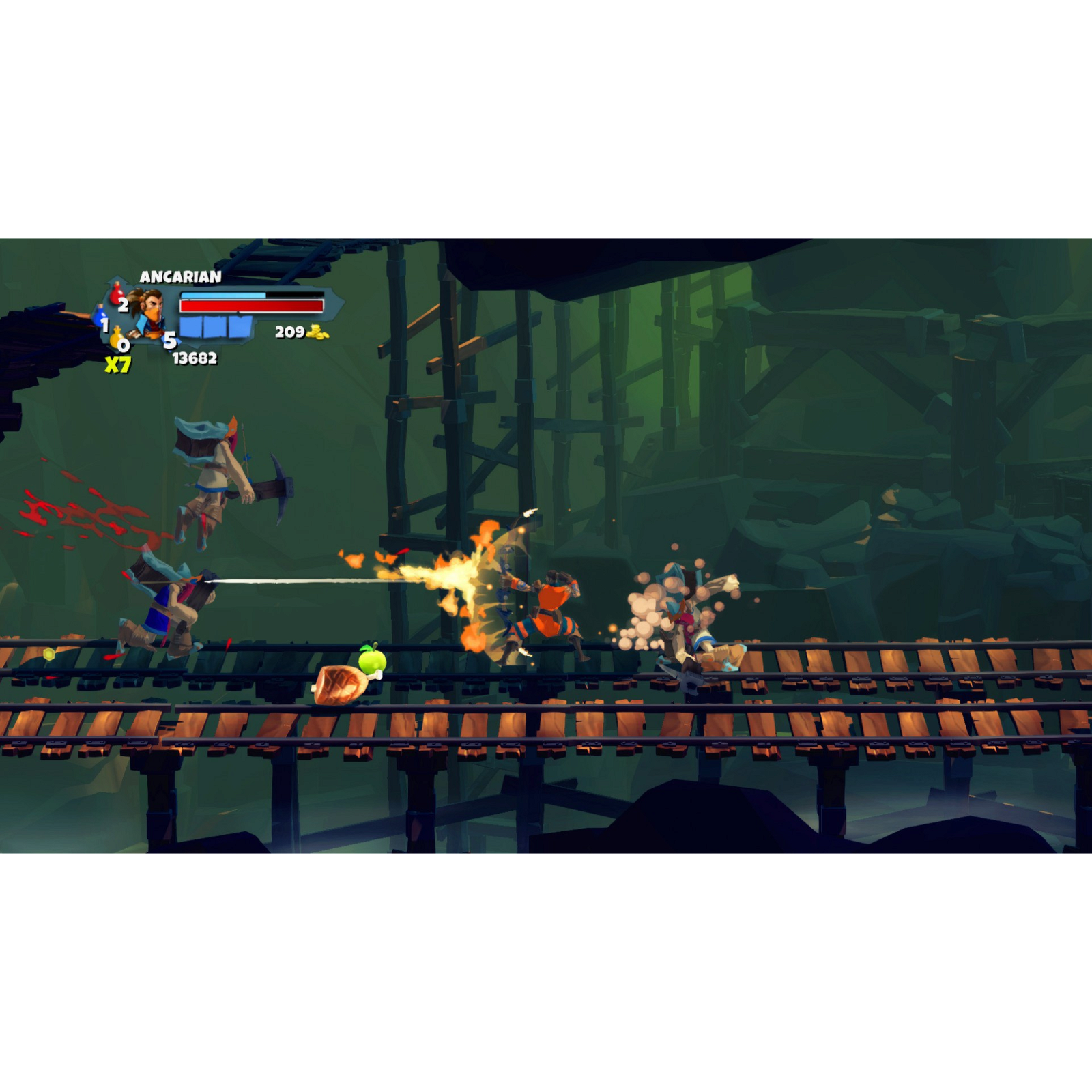The width and height of the screenshot is (1092, 1092).
Task: Expand the potion count showing 2
Action: pos(124,306)
